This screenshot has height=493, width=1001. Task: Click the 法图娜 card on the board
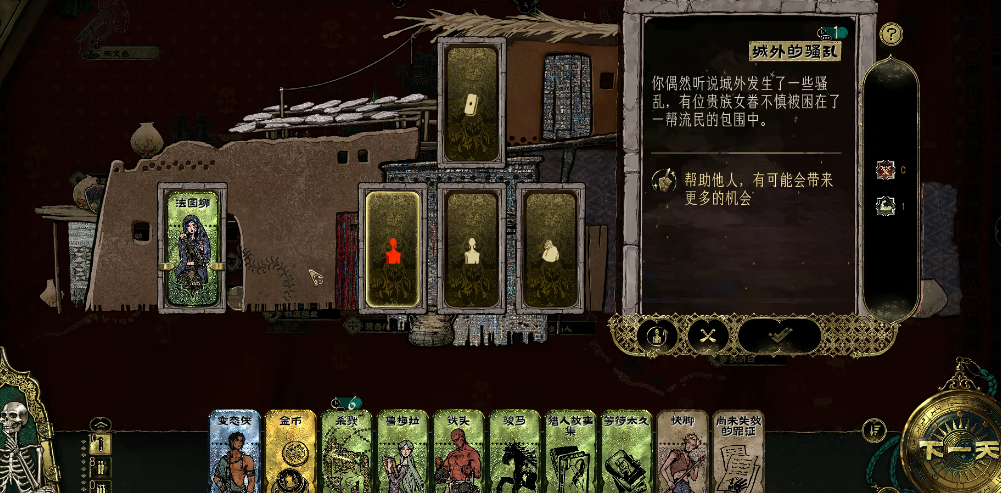coord(193,247)
